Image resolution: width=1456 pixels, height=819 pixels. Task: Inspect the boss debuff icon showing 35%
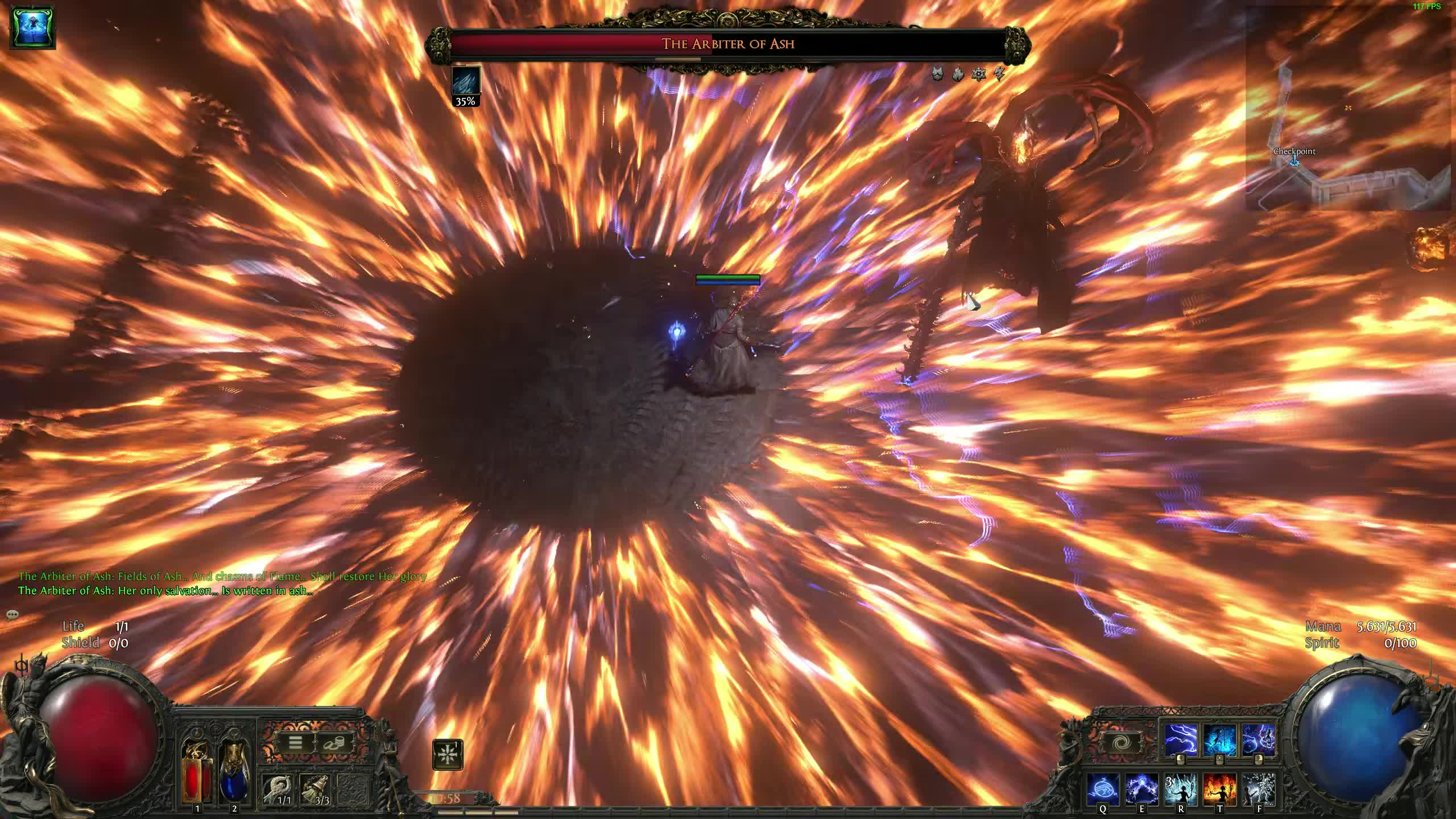466,82
